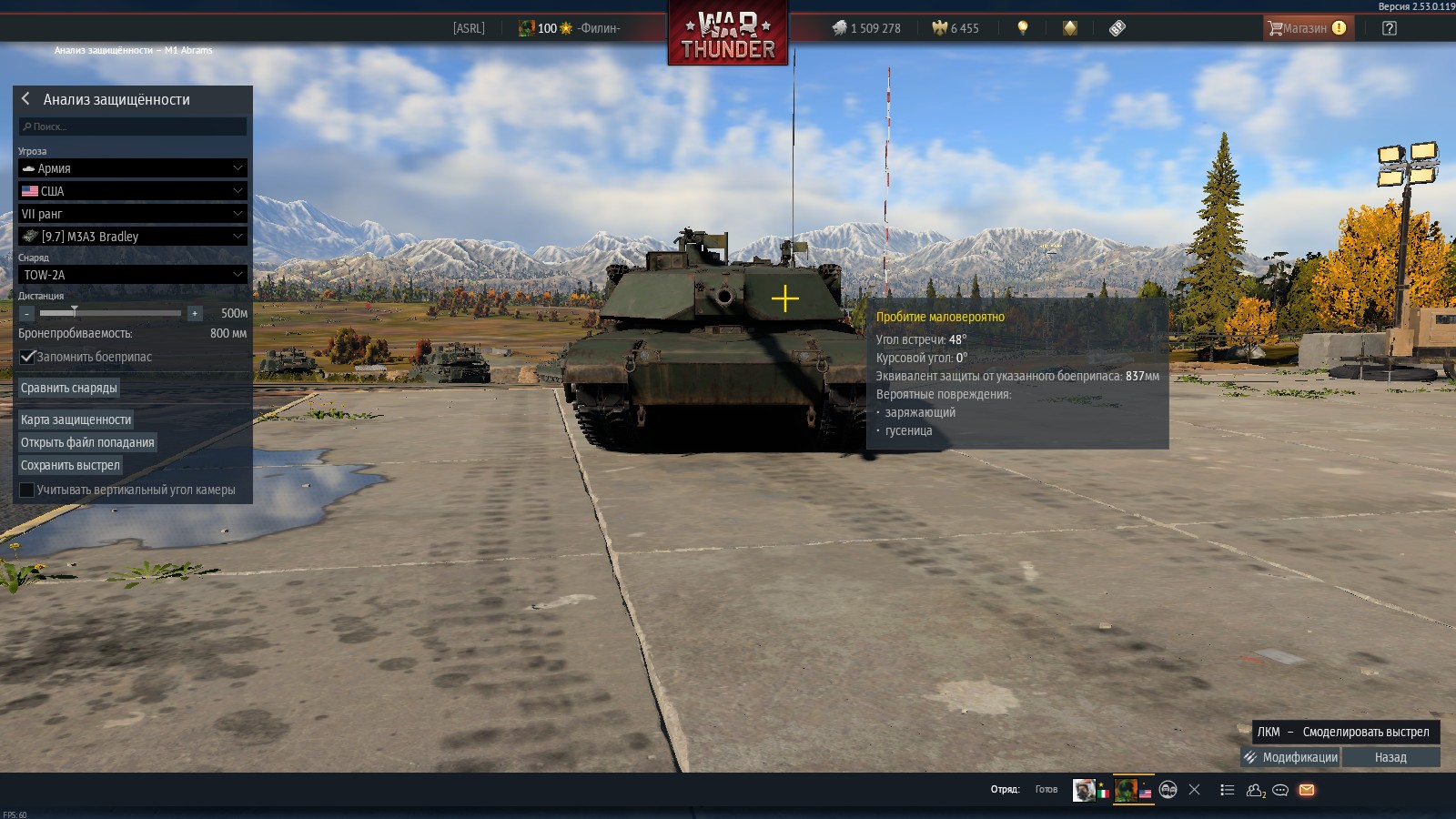This screenshot has width=1456, height=819.
Task: Click the Поиск search field
Action: coord(133,126)
